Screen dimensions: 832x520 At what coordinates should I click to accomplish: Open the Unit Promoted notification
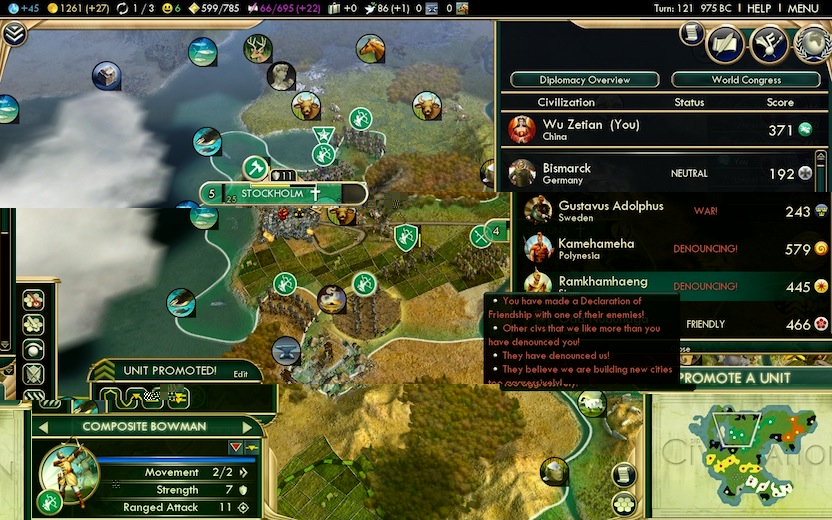[169, 371]
